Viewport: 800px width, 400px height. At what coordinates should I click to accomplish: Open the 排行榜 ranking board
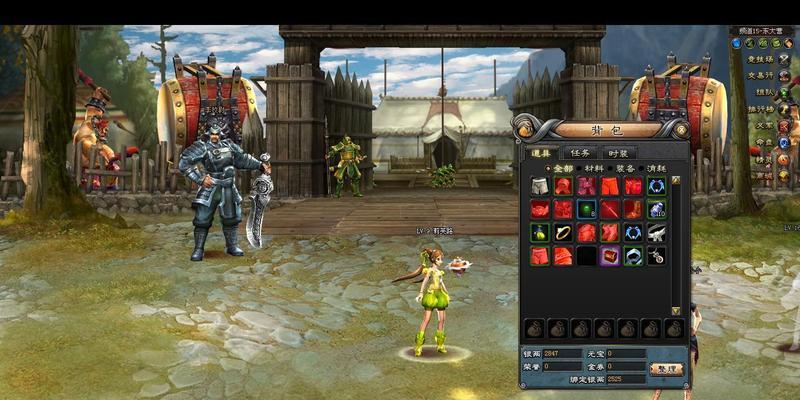(x=761, y=109)
